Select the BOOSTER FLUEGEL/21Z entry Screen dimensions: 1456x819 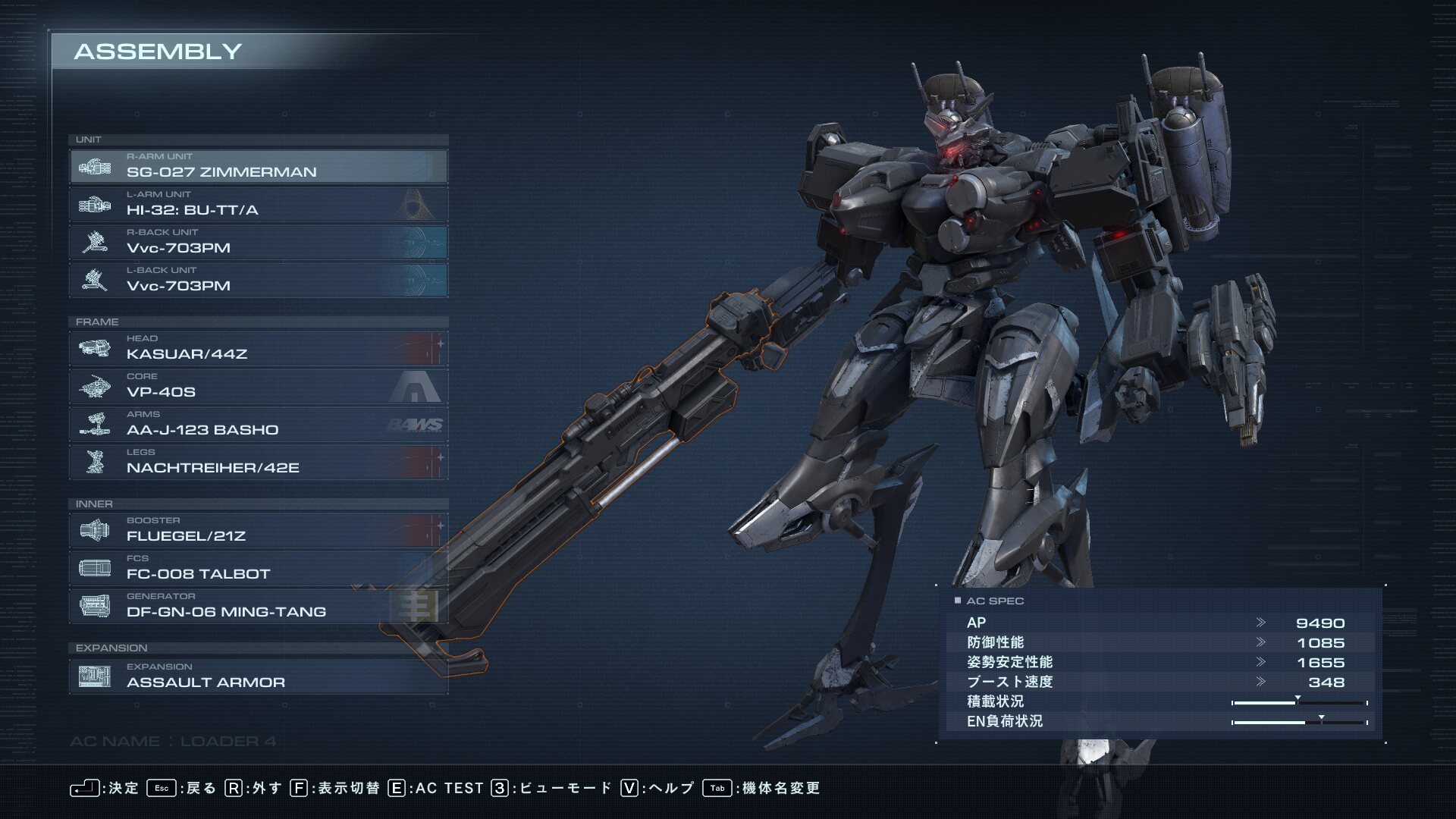(x=258, y=530)
